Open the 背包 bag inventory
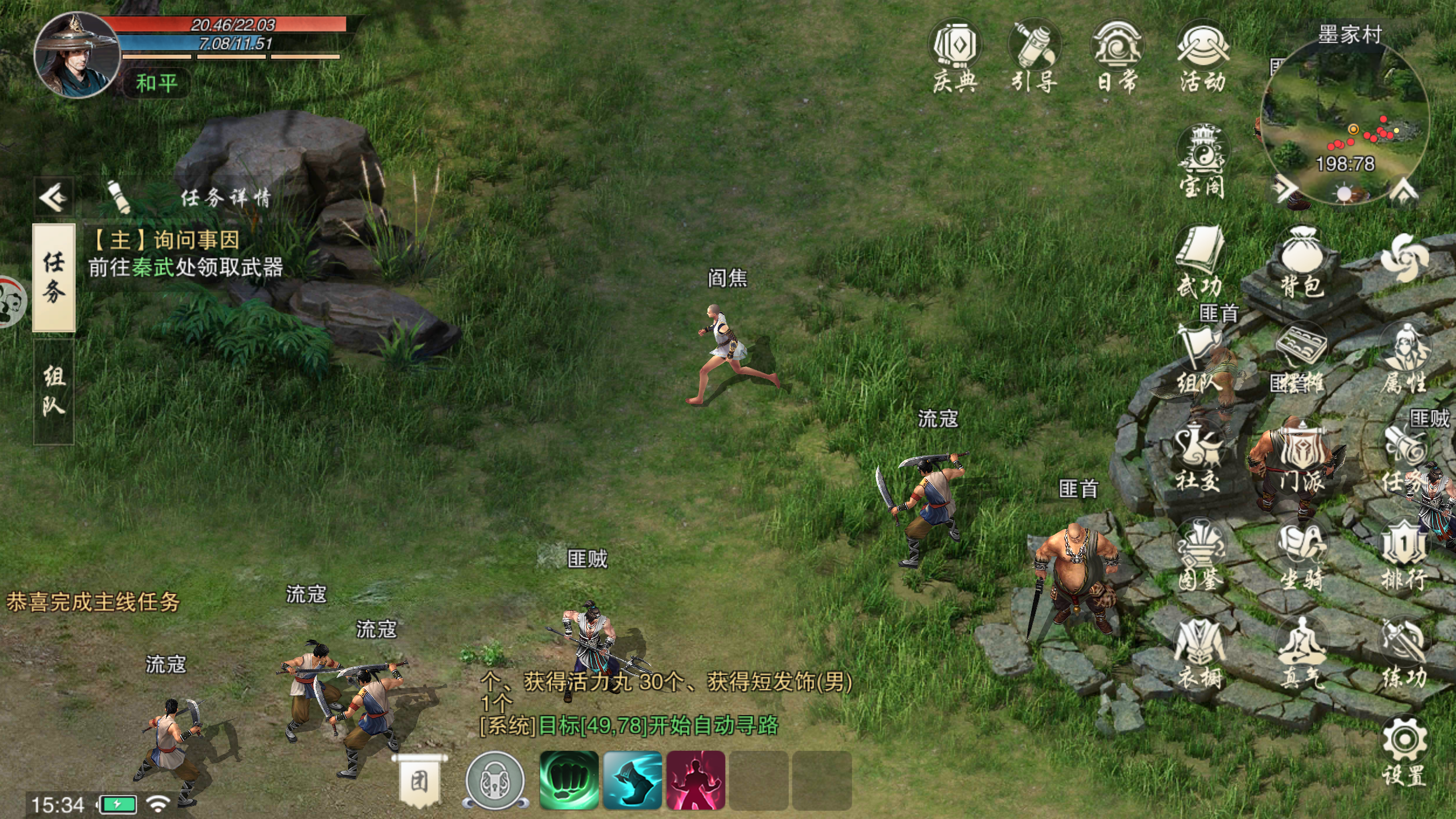1456x819 pixels. tap(1302, 262)
